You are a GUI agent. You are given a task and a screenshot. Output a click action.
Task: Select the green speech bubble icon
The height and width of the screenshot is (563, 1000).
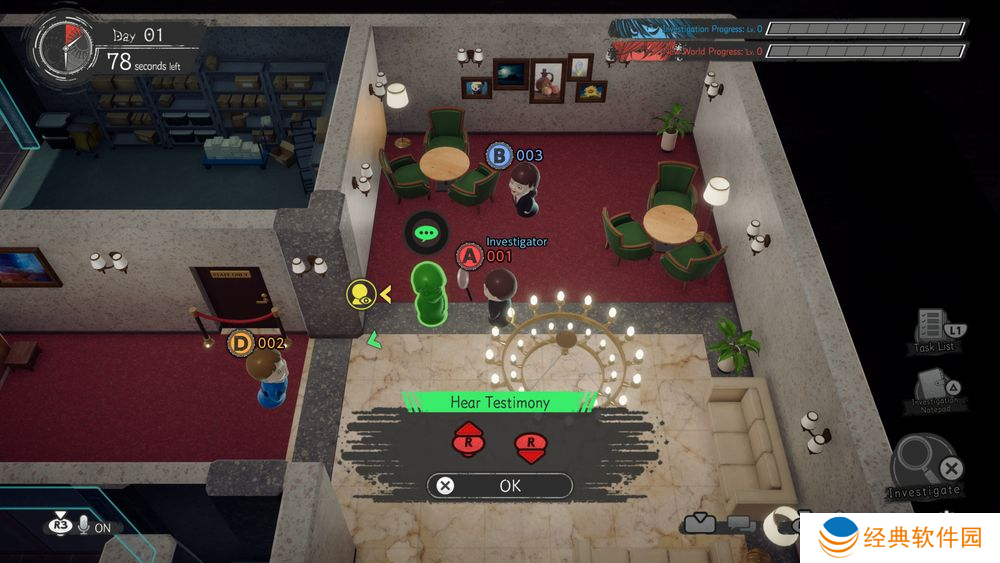tap(427, 234)
